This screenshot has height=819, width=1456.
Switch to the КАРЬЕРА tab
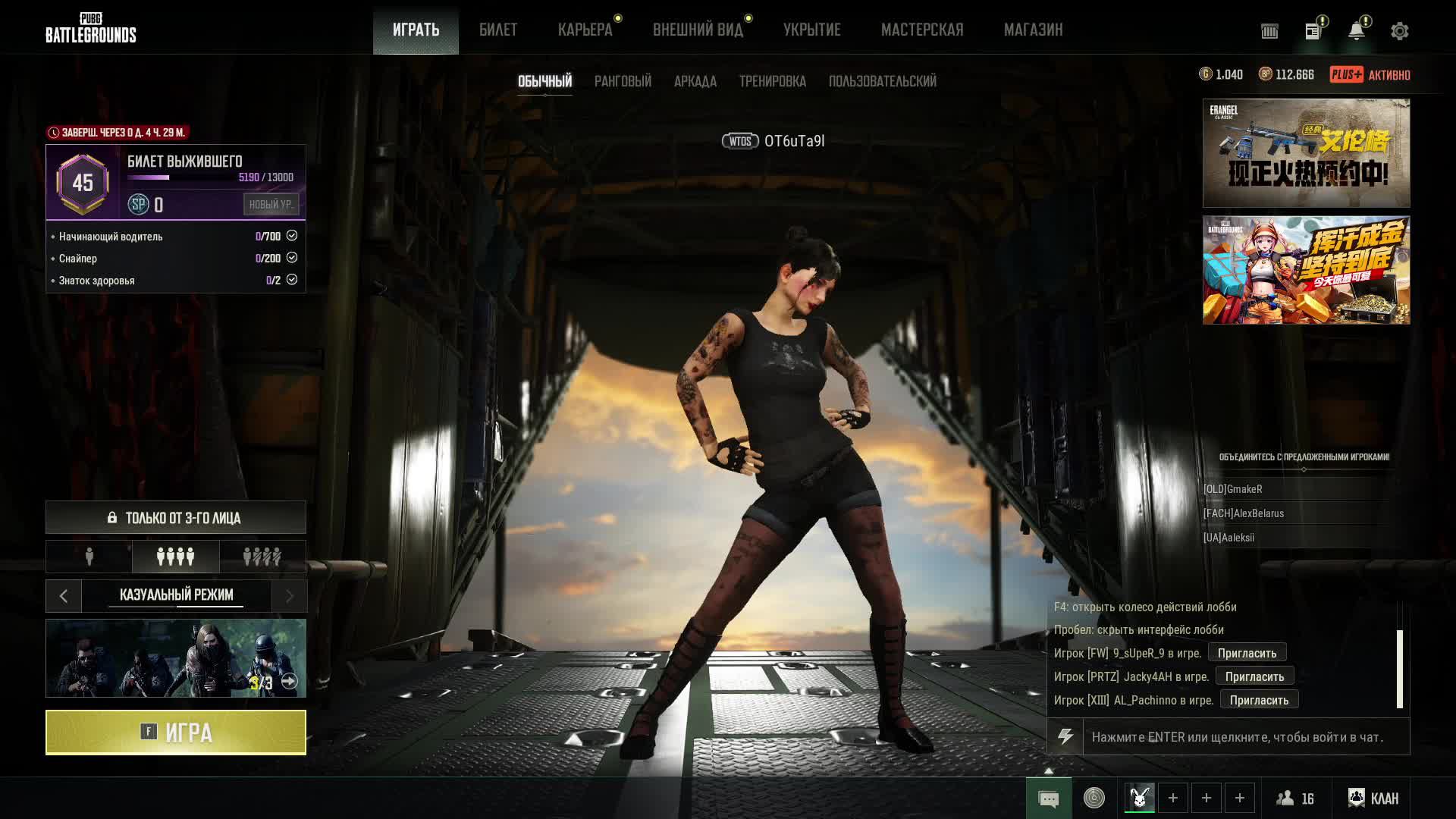point(585,30)
